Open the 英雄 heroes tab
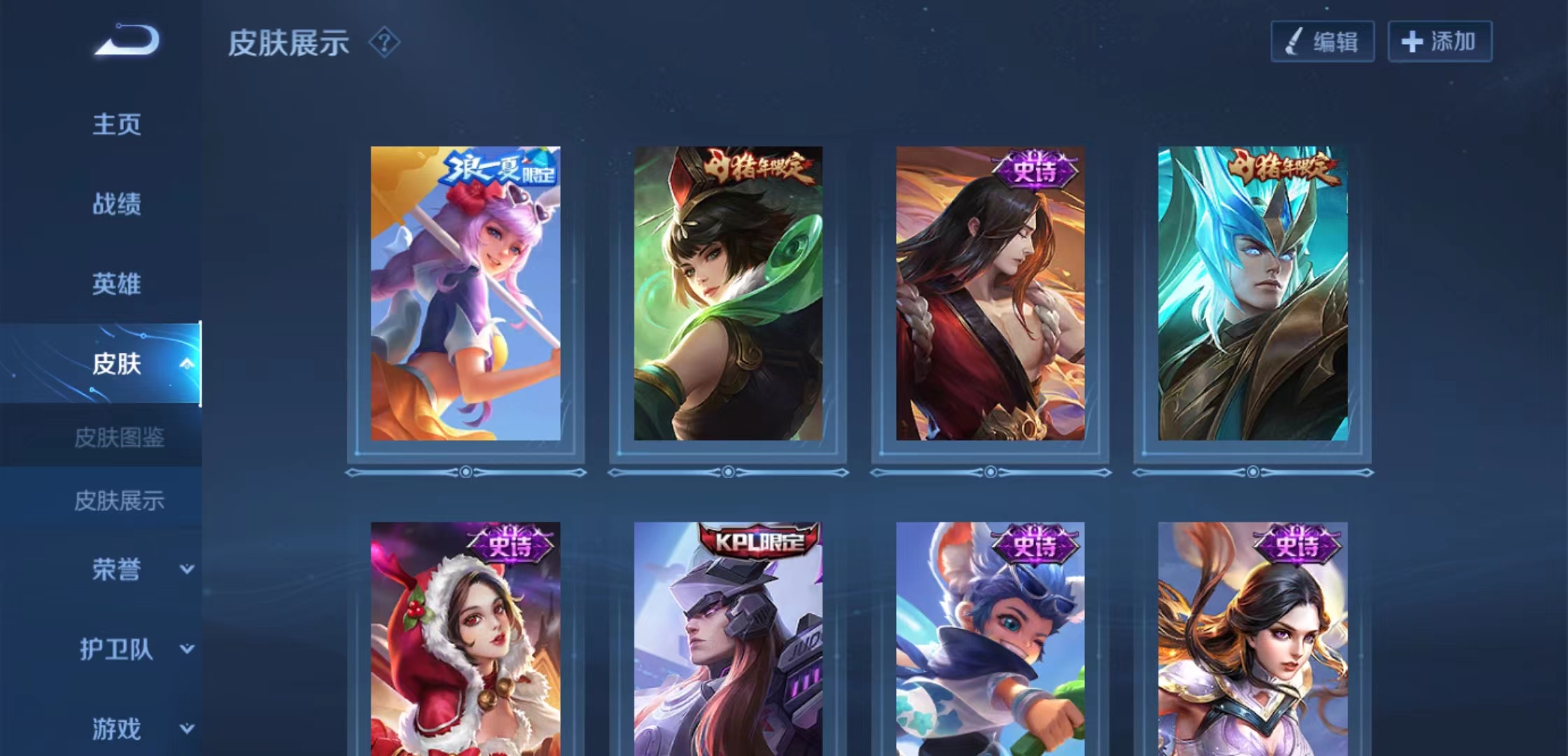Viewport: 1568px width, 756px height. [117, 284]
